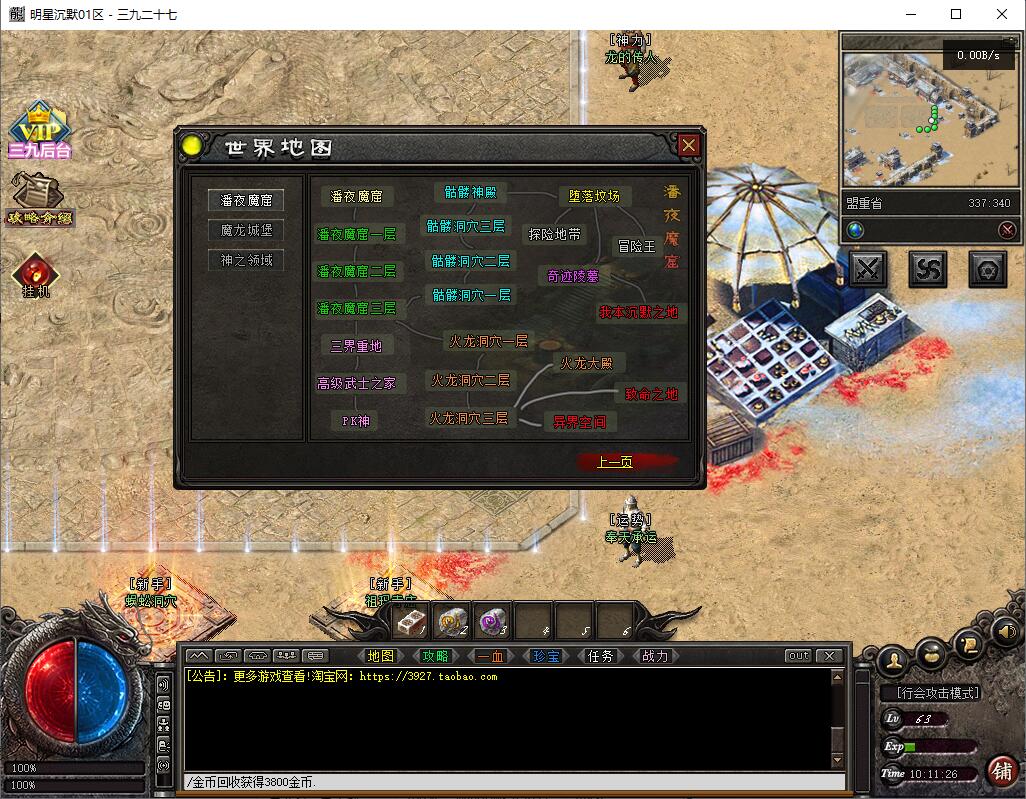Viewport: 1026px width, 799px height.
Task: Select the PK神 map node
Action: [356, 421]
